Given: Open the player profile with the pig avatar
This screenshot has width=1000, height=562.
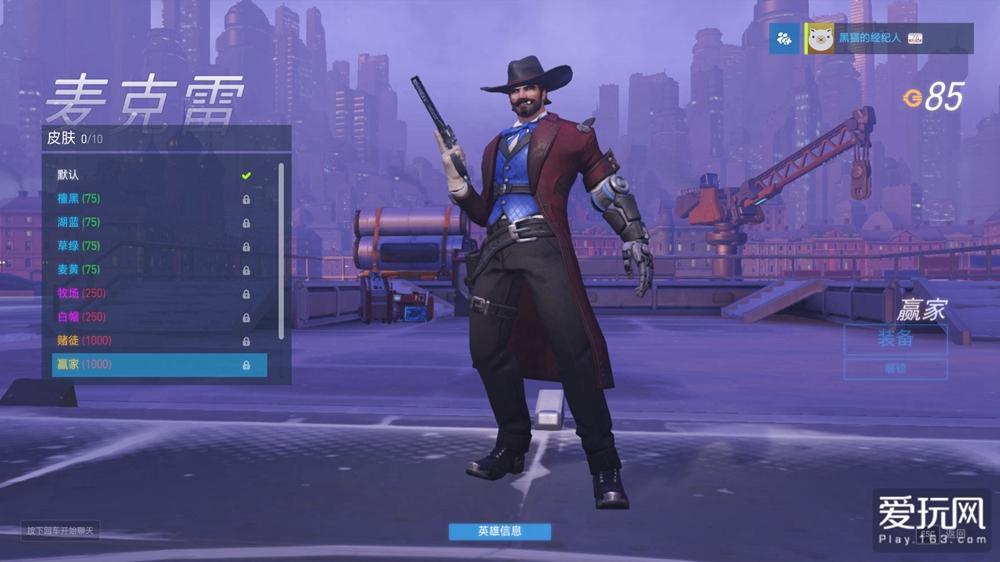Looking at the screenshot, I should pyautogui.click(x=821, y=38).
